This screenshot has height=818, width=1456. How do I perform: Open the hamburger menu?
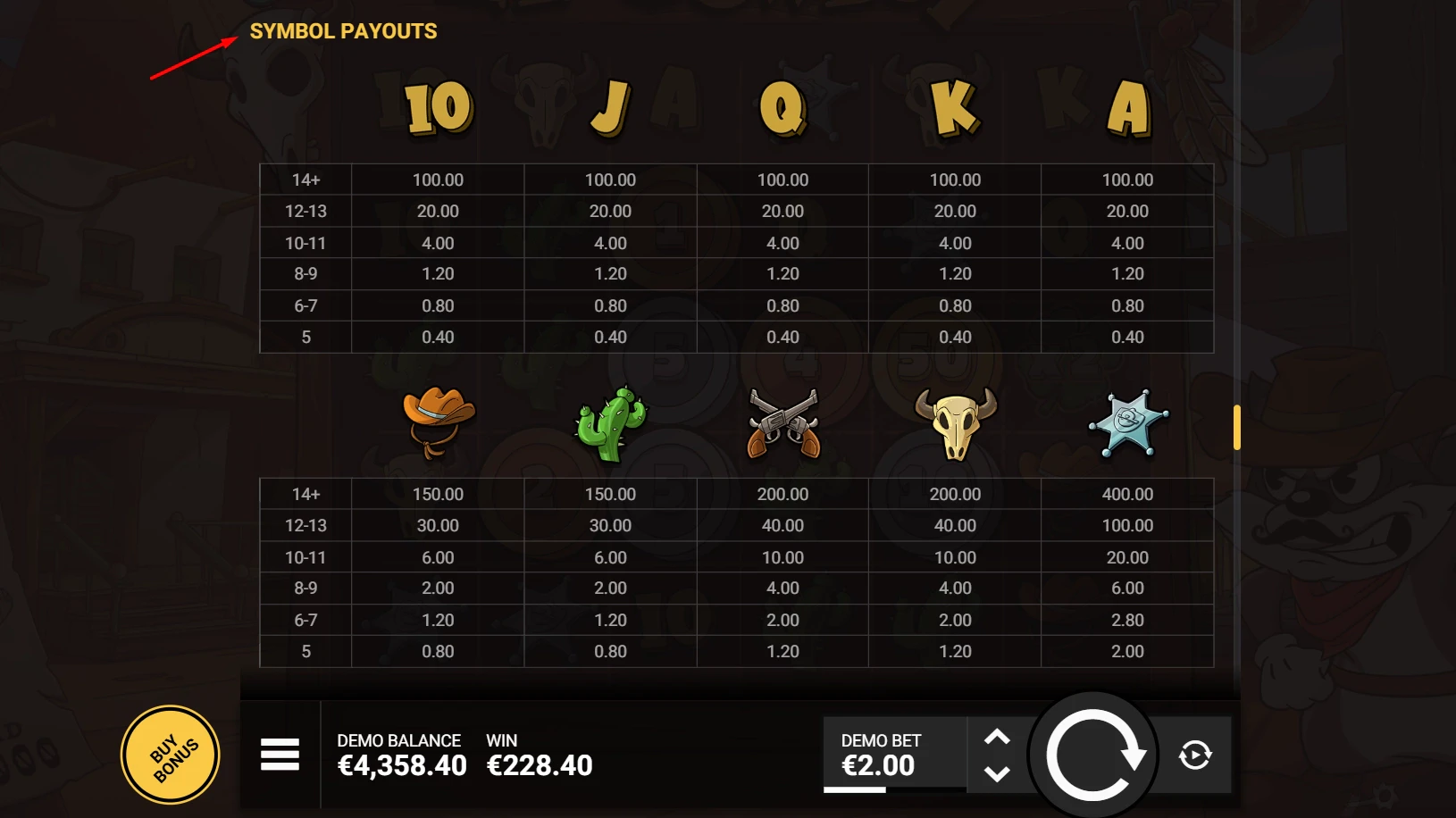280,755
